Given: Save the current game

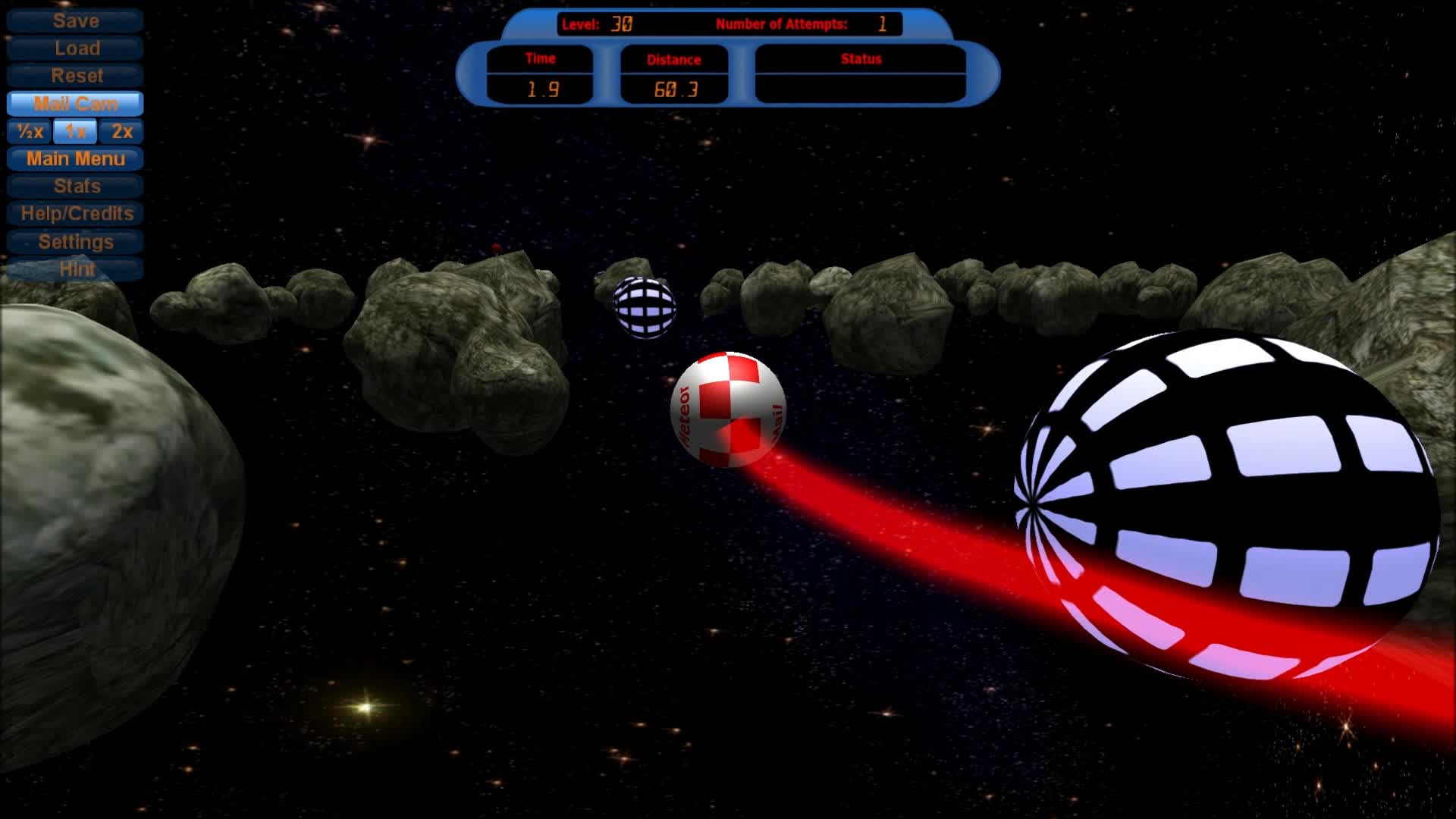Looking at the screenshot, I should point(74,20).
